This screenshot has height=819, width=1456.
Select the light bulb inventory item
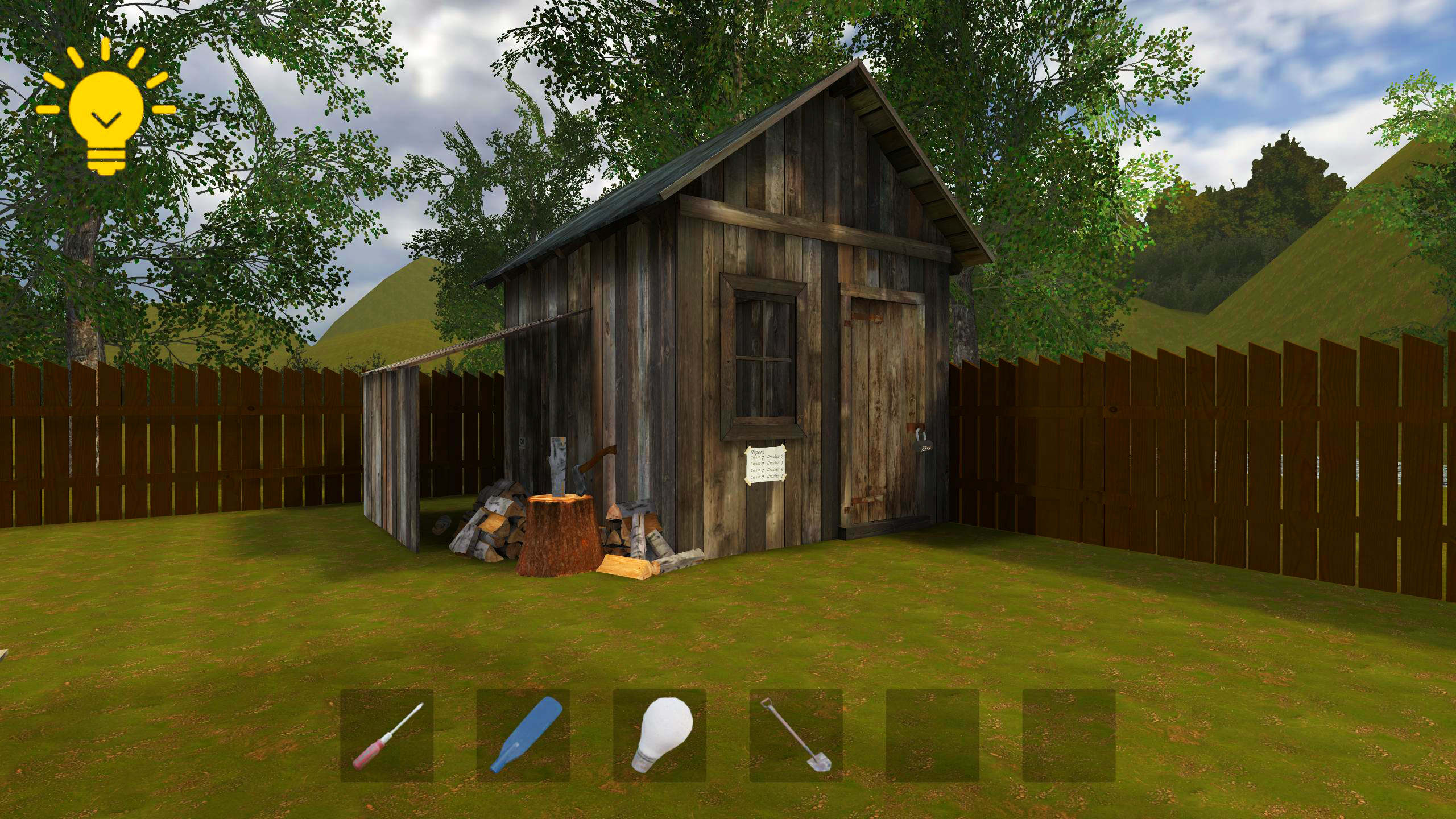(x=660, y=734)
